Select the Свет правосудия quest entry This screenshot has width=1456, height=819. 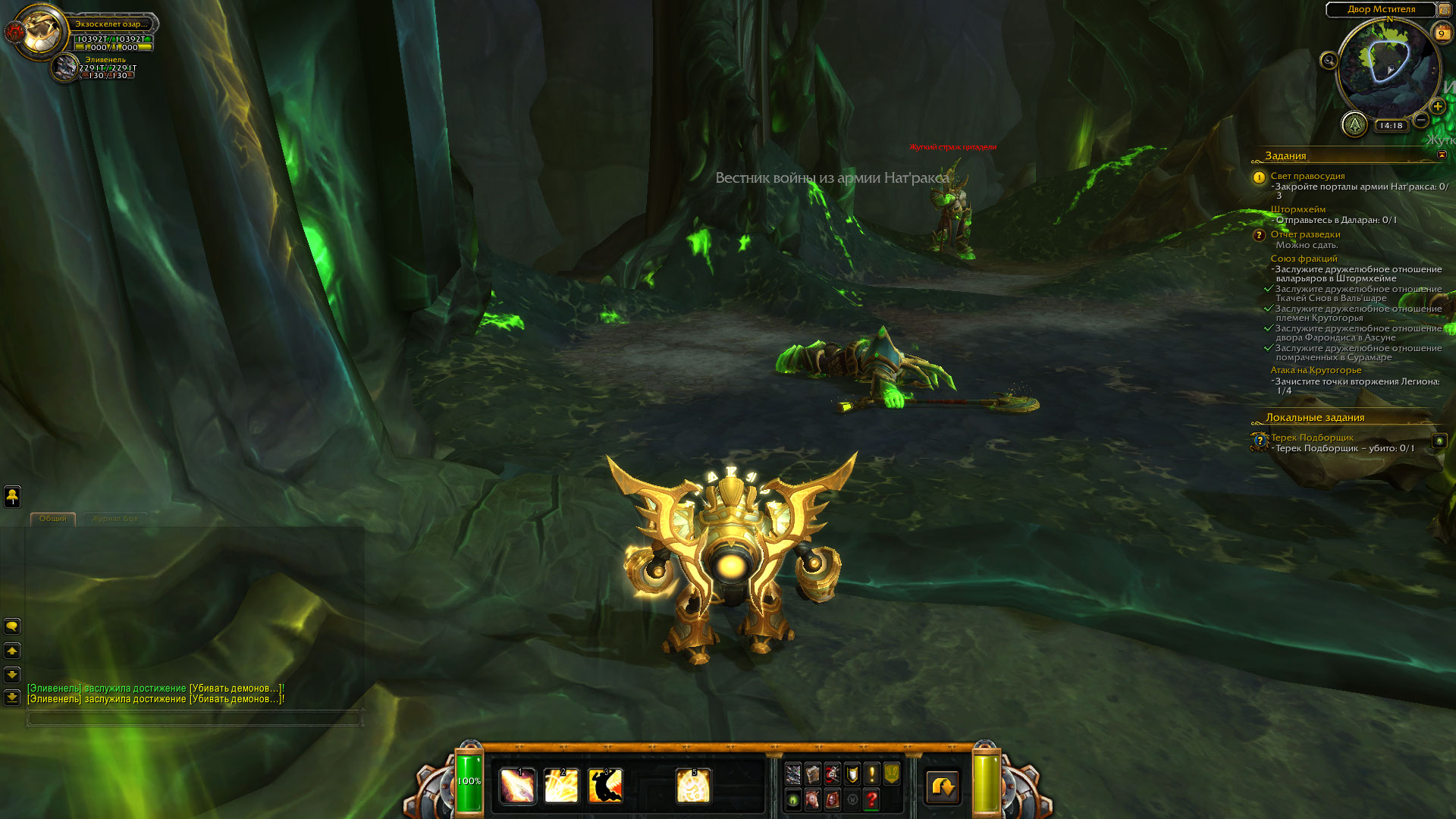[1307, 176]
